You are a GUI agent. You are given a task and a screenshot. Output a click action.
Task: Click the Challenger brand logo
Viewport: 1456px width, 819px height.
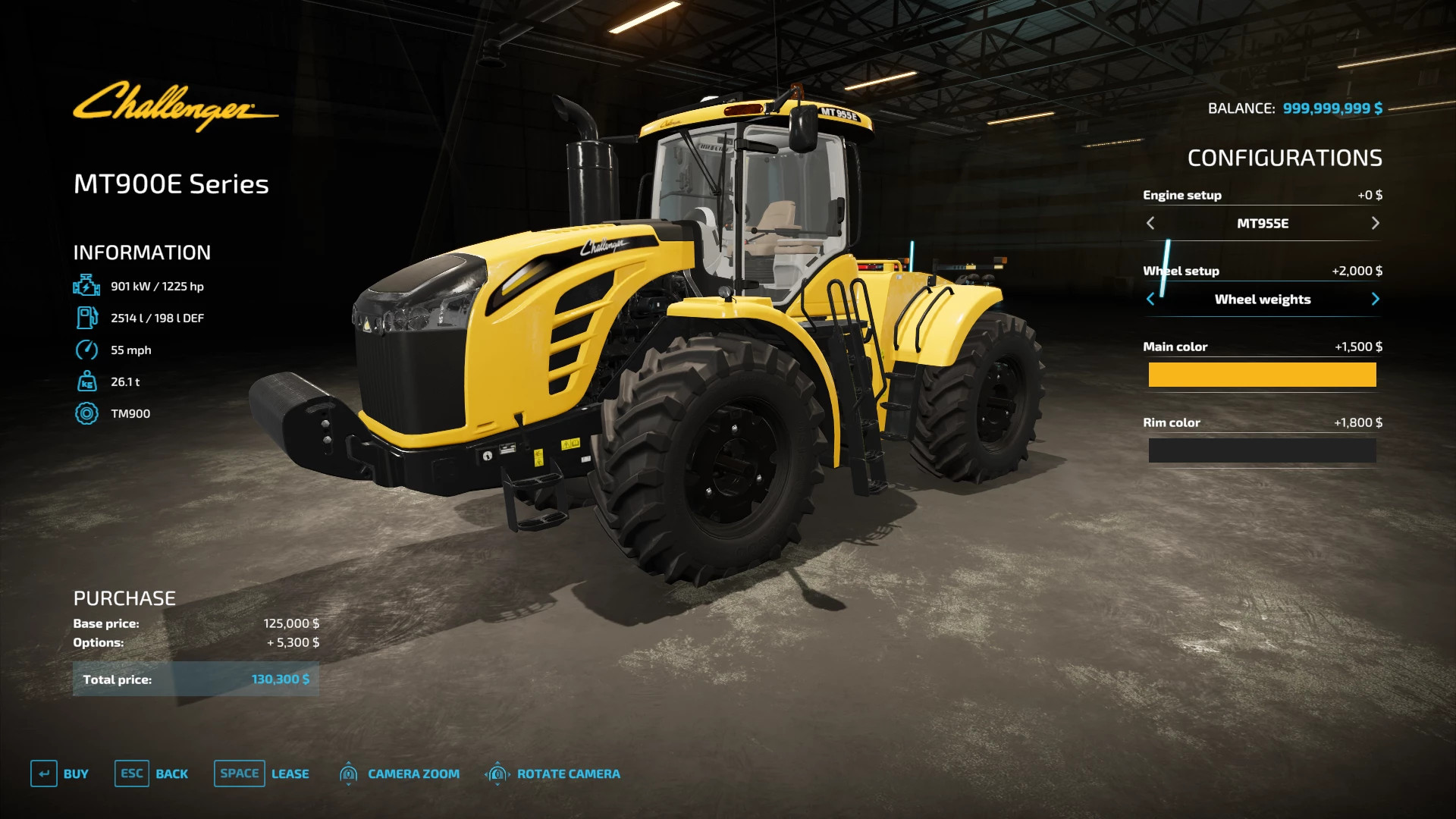tap(176, 106)
